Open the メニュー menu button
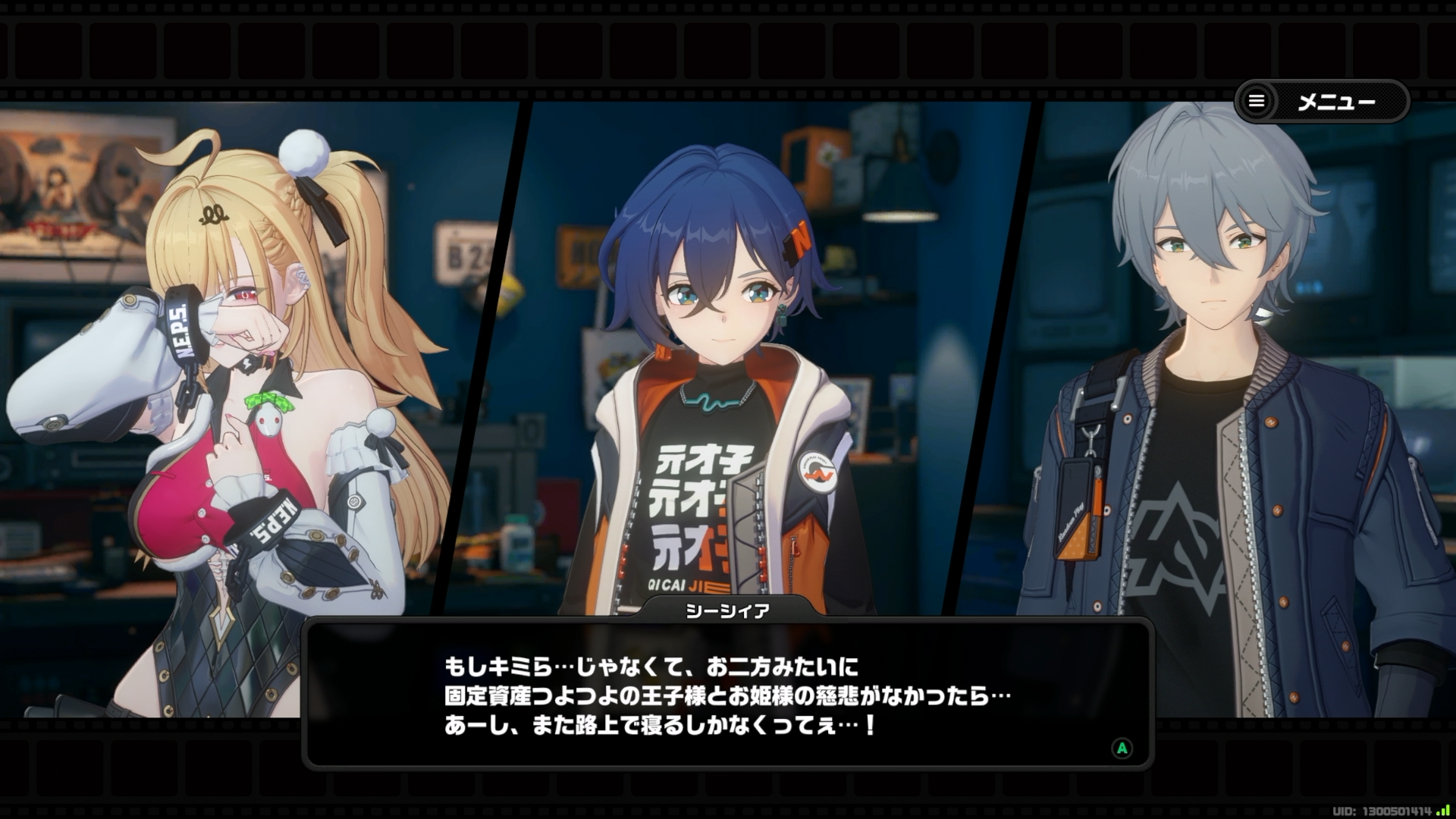This screenshot has height=819, width=1456. click(1321, 102)
